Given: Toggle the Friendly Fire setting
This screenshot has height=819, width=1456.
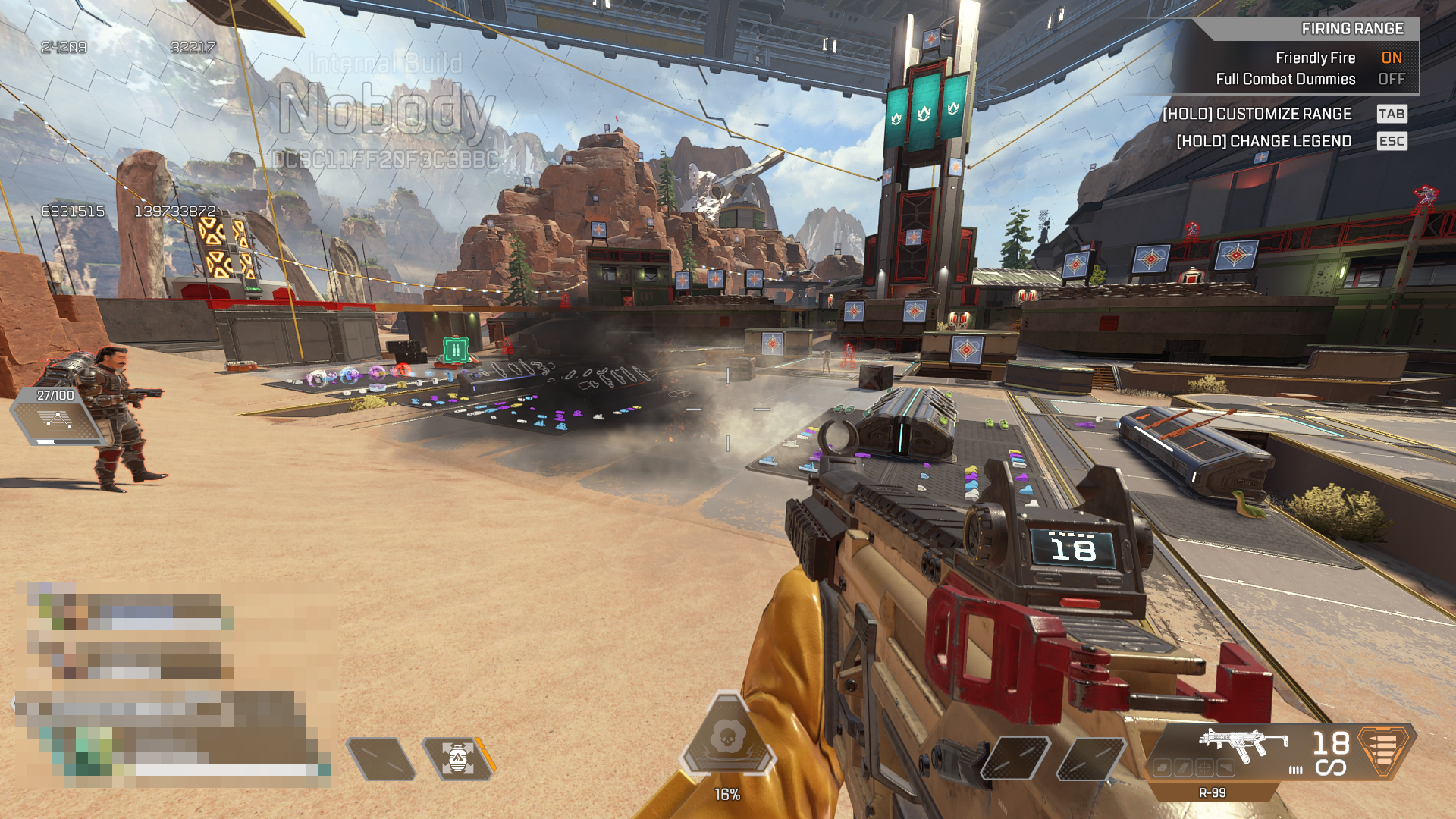Looking at the screenshot, I should (x=1391, y=58).
